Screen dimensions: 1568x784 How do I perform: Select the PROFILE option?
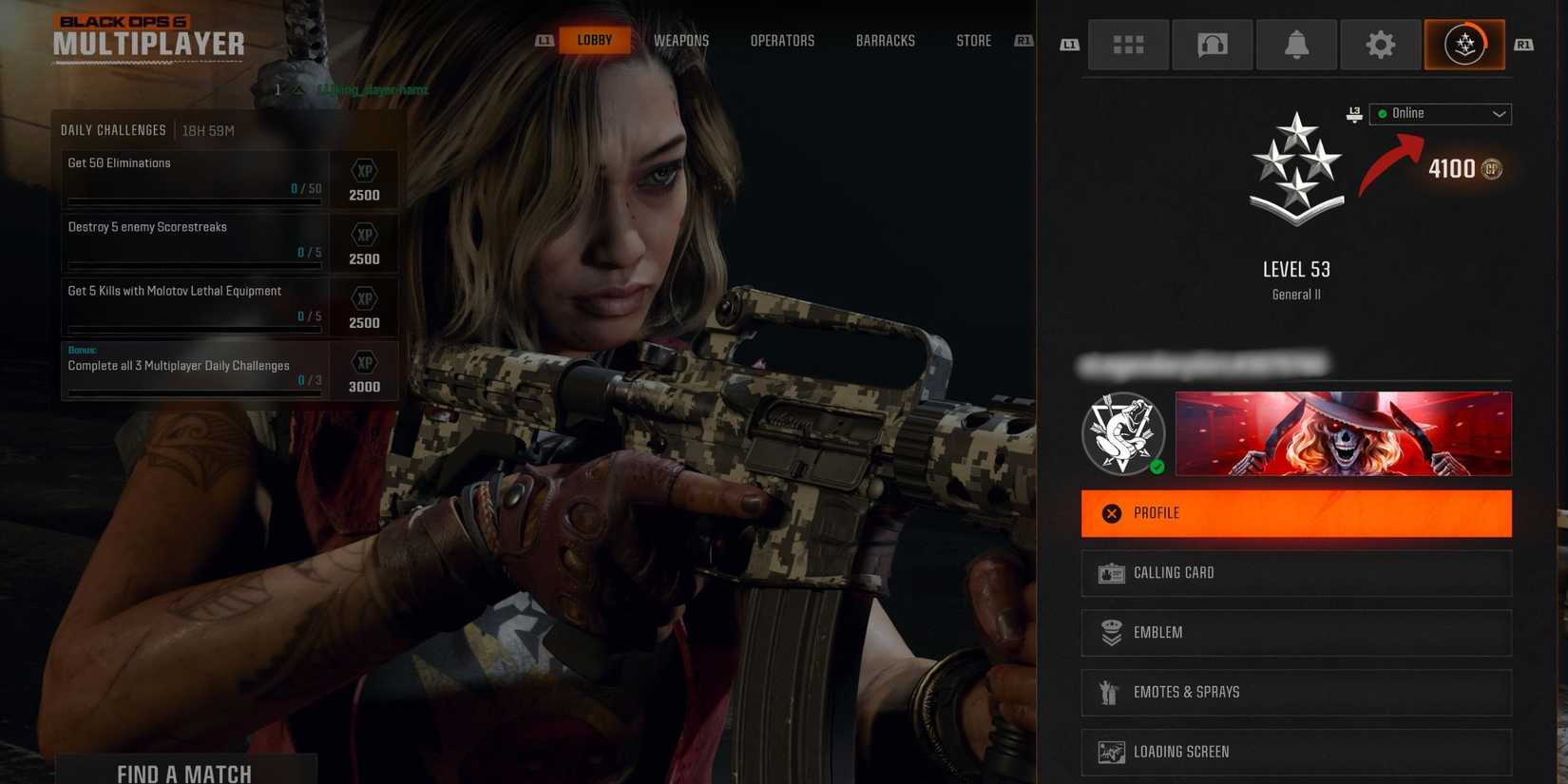1295,513
